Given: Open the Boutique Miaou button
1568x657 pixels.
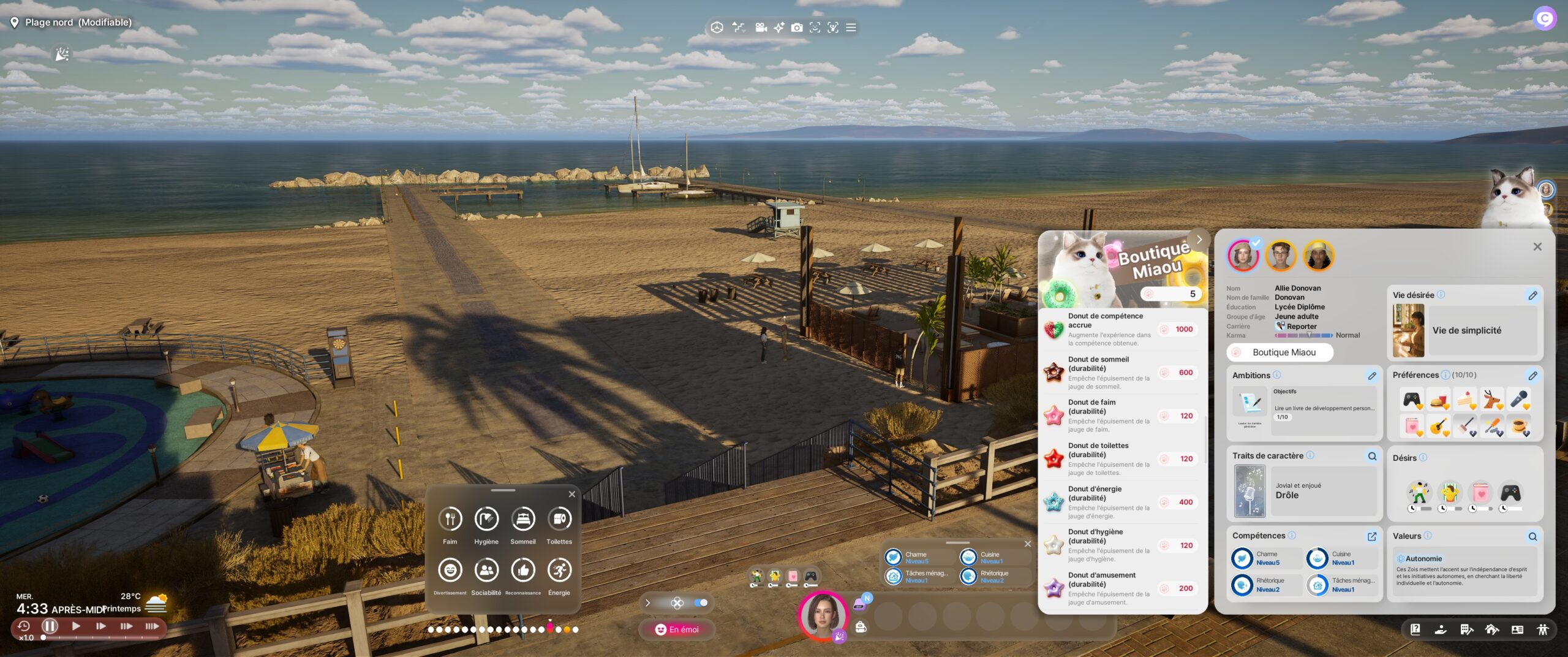Looking at the screenshot, I should [x=1280, y=352].
